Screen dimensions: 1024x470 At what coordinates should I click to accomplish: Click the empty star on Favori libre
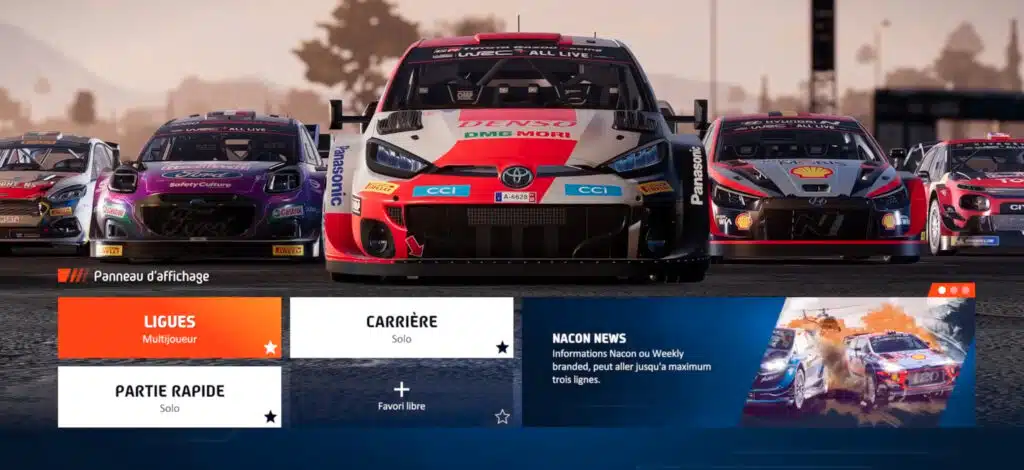pos(502,416)
